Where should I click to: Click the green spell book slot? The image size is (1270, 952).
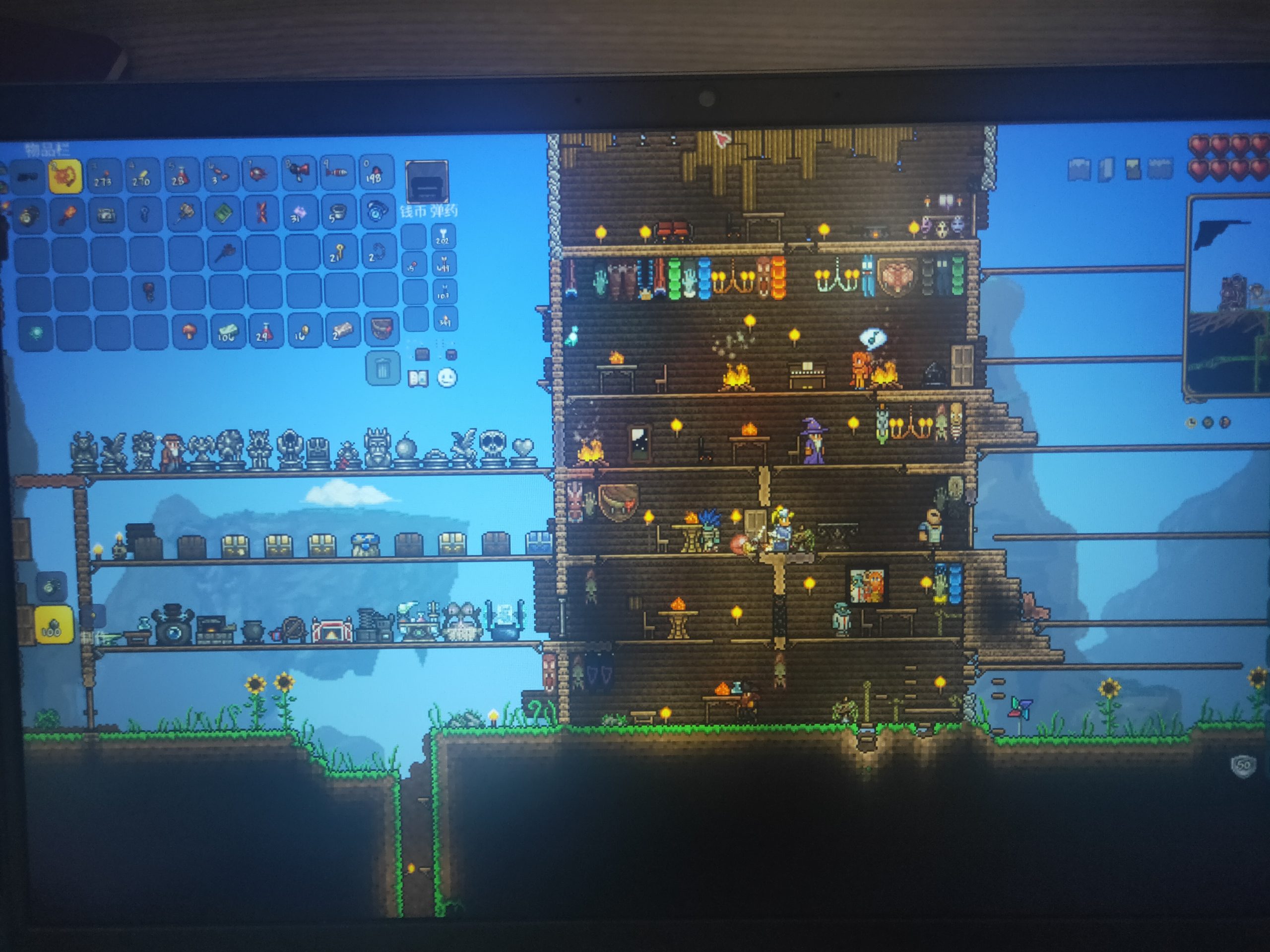coord(223,214)
